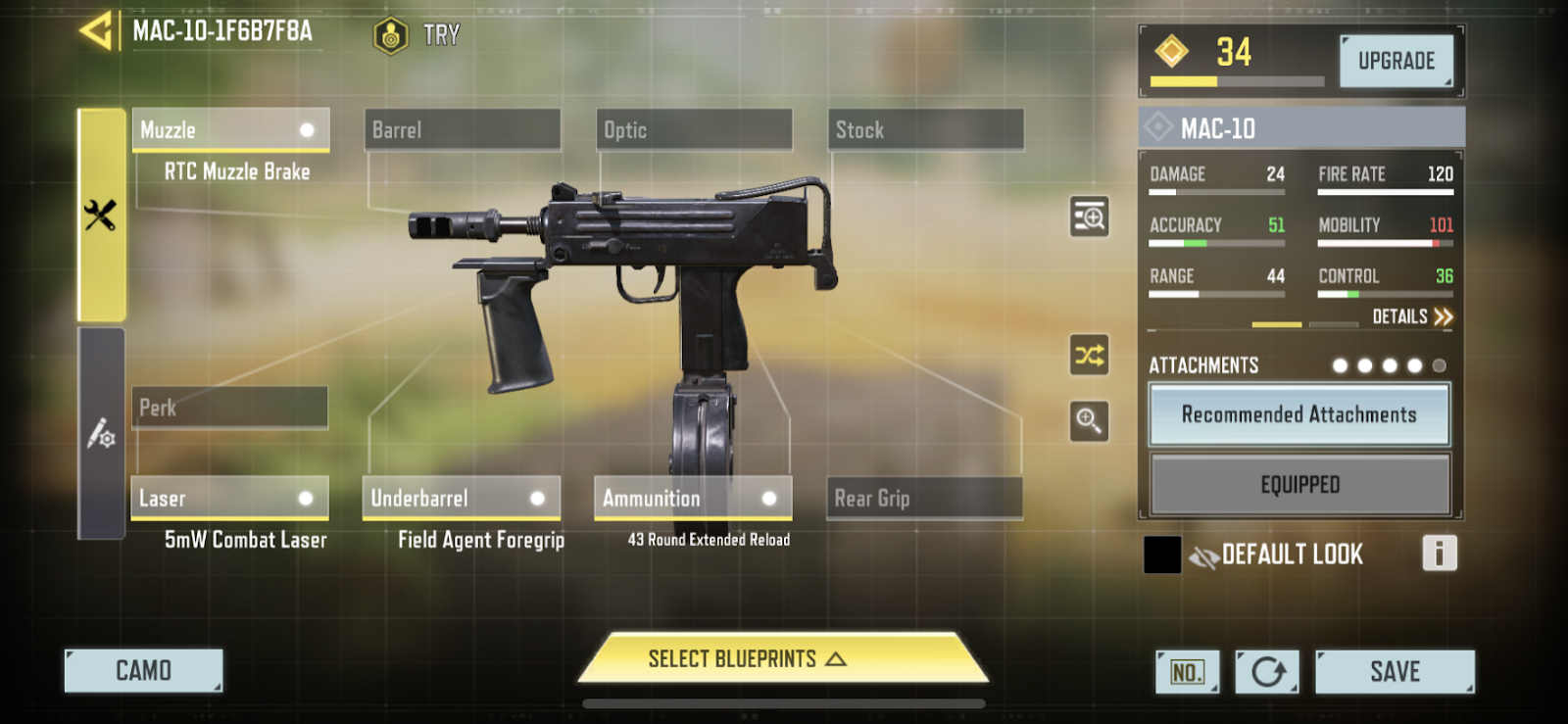The width and height of the screenshot is (1568, 724).
Task: Select the Barrel attachment slot
Action: click(462, 130)
